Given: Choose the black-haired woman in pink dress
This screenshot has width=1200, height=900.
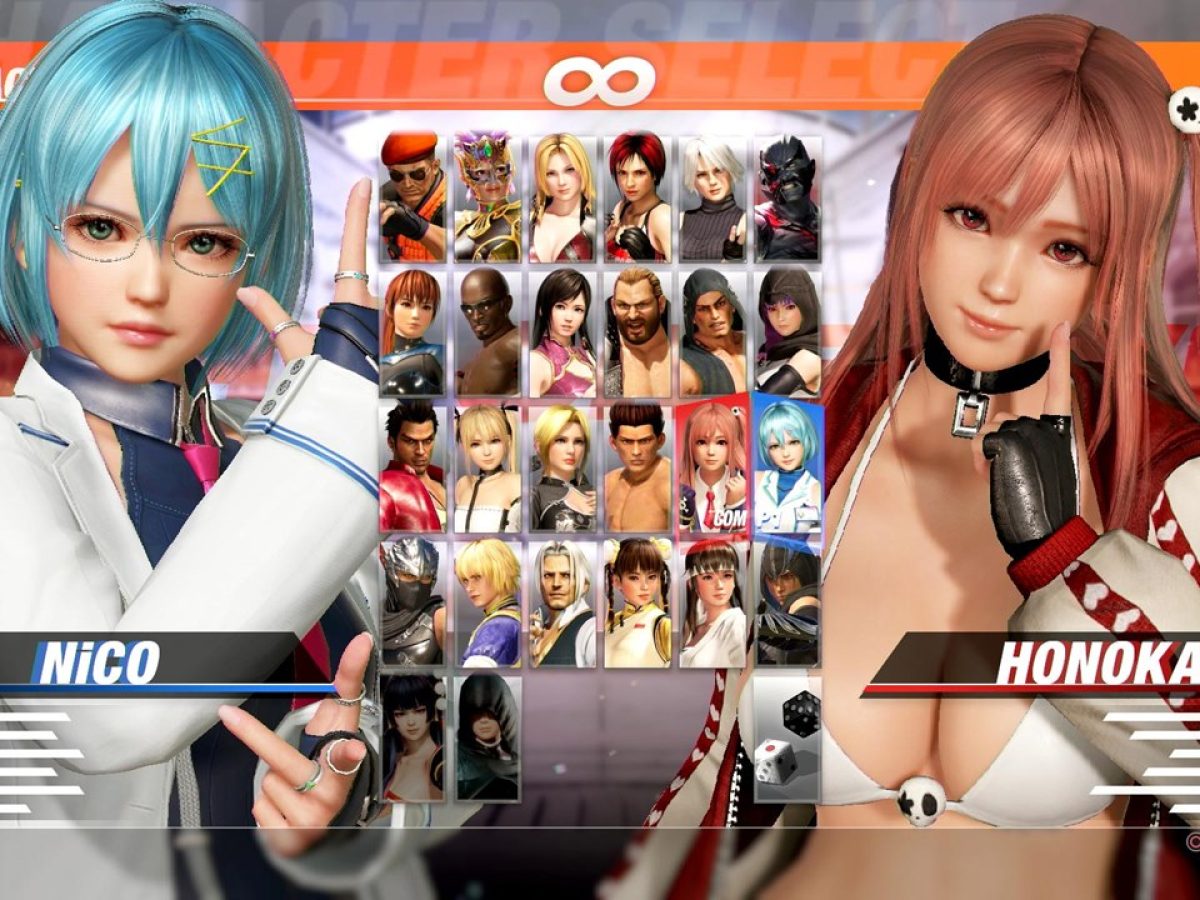Looking at the screenshot, I should pos(562,332).
